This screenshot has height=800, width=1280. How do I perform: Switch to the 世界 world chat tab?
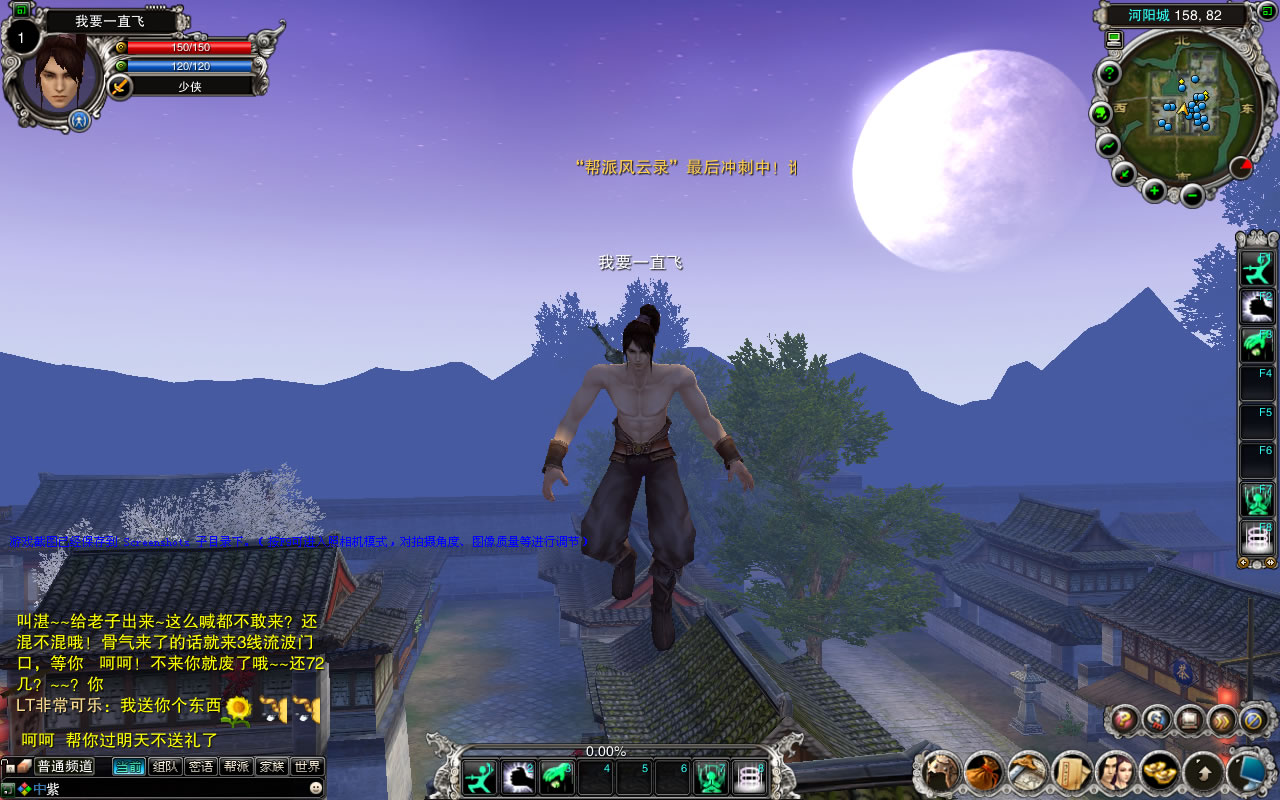(x=308, y=767)
